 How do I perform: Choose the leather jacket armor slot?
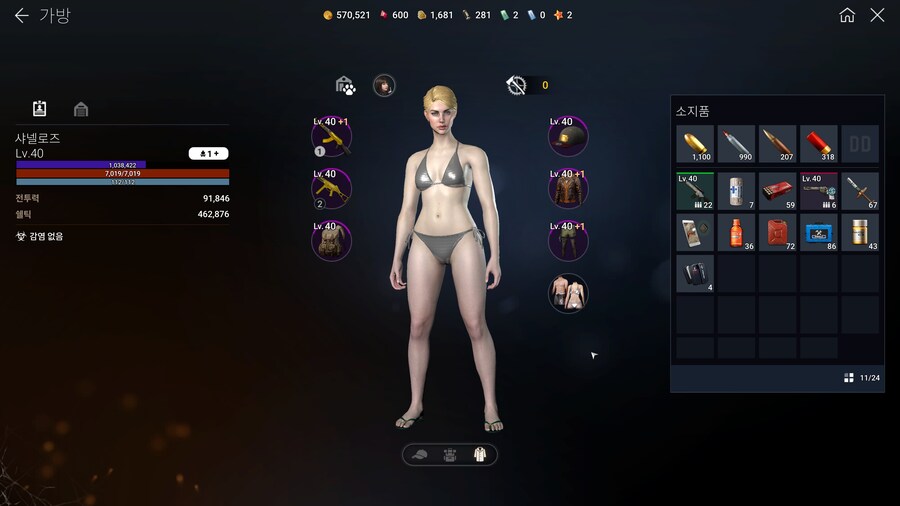(568, 188)
